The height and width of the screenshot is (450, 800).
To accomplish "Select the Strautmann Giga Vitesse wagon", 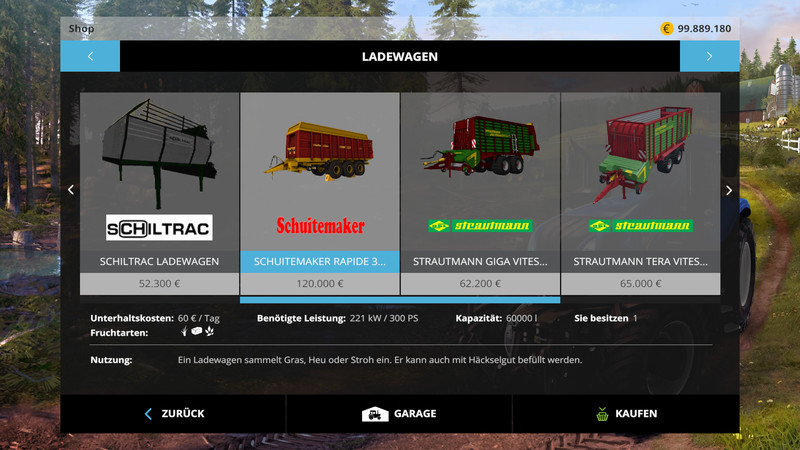I will [480, 190].
